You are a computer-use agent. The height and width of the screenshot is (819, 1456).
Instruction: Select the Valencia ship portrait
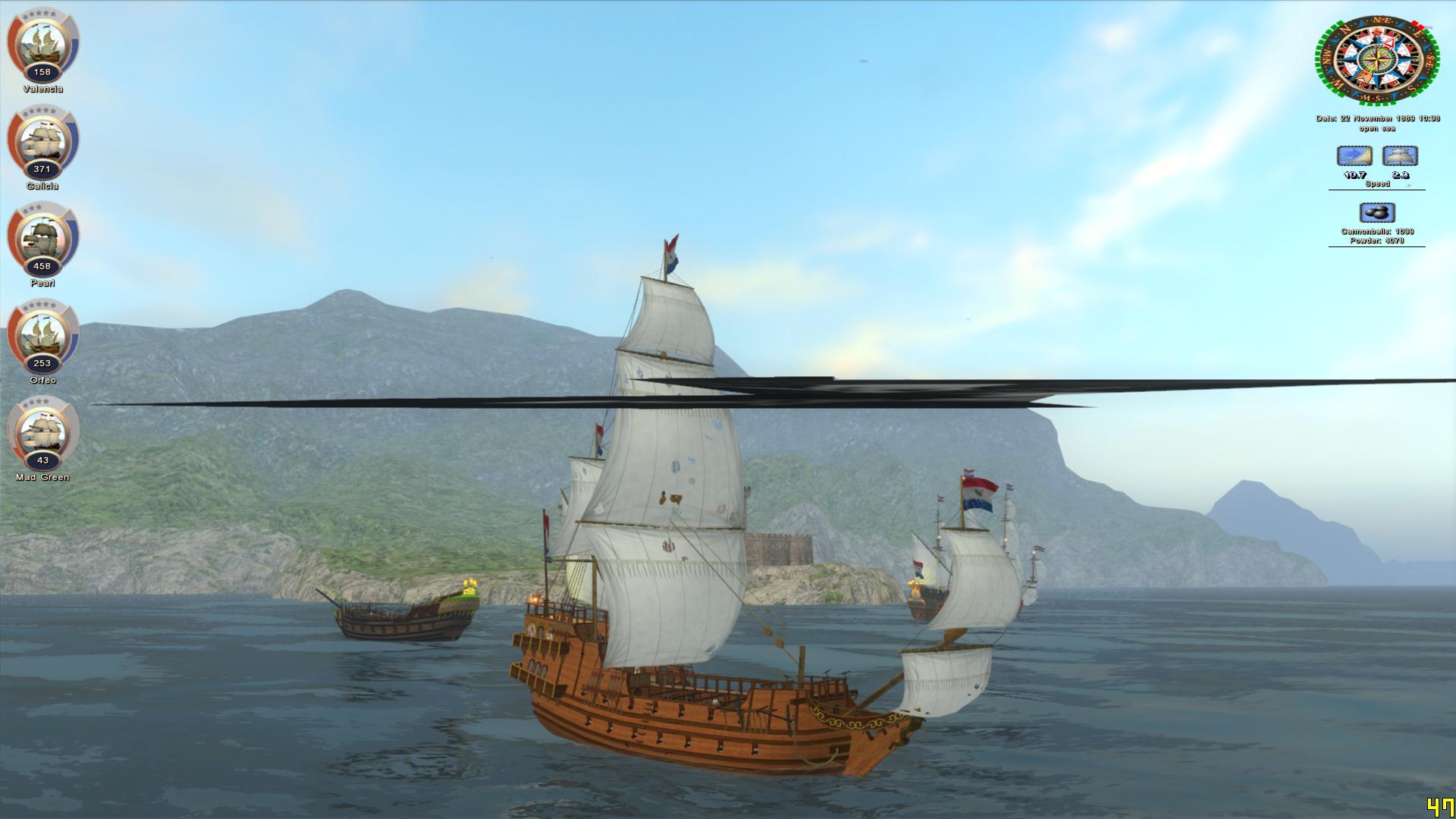[42, 44]
